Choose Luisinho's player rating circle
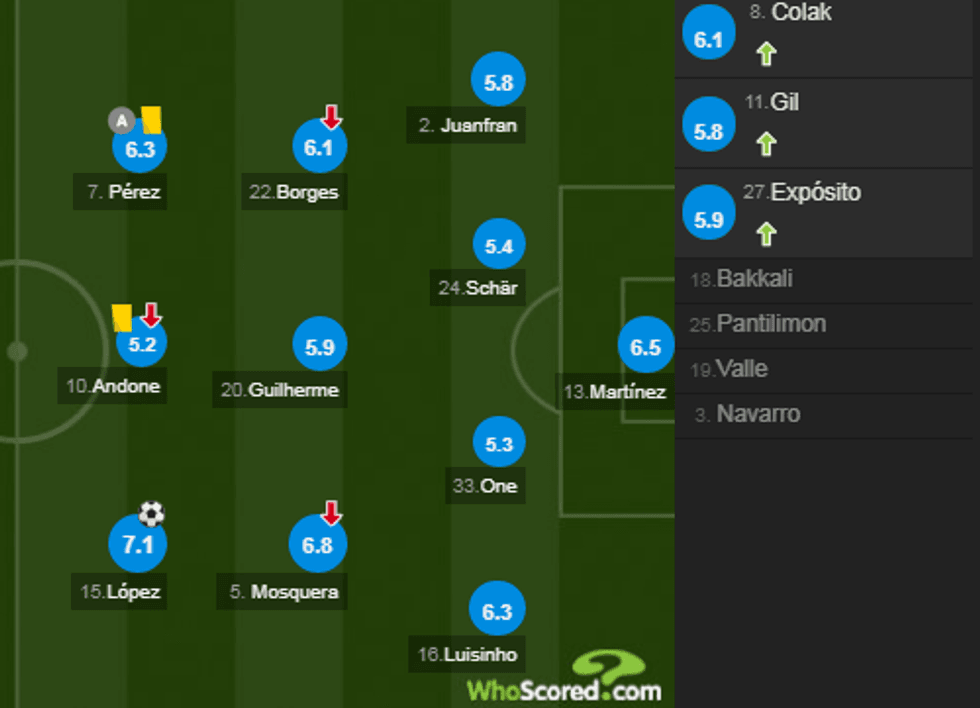Viewport: 980px width, 708px height. click(497, 610)
